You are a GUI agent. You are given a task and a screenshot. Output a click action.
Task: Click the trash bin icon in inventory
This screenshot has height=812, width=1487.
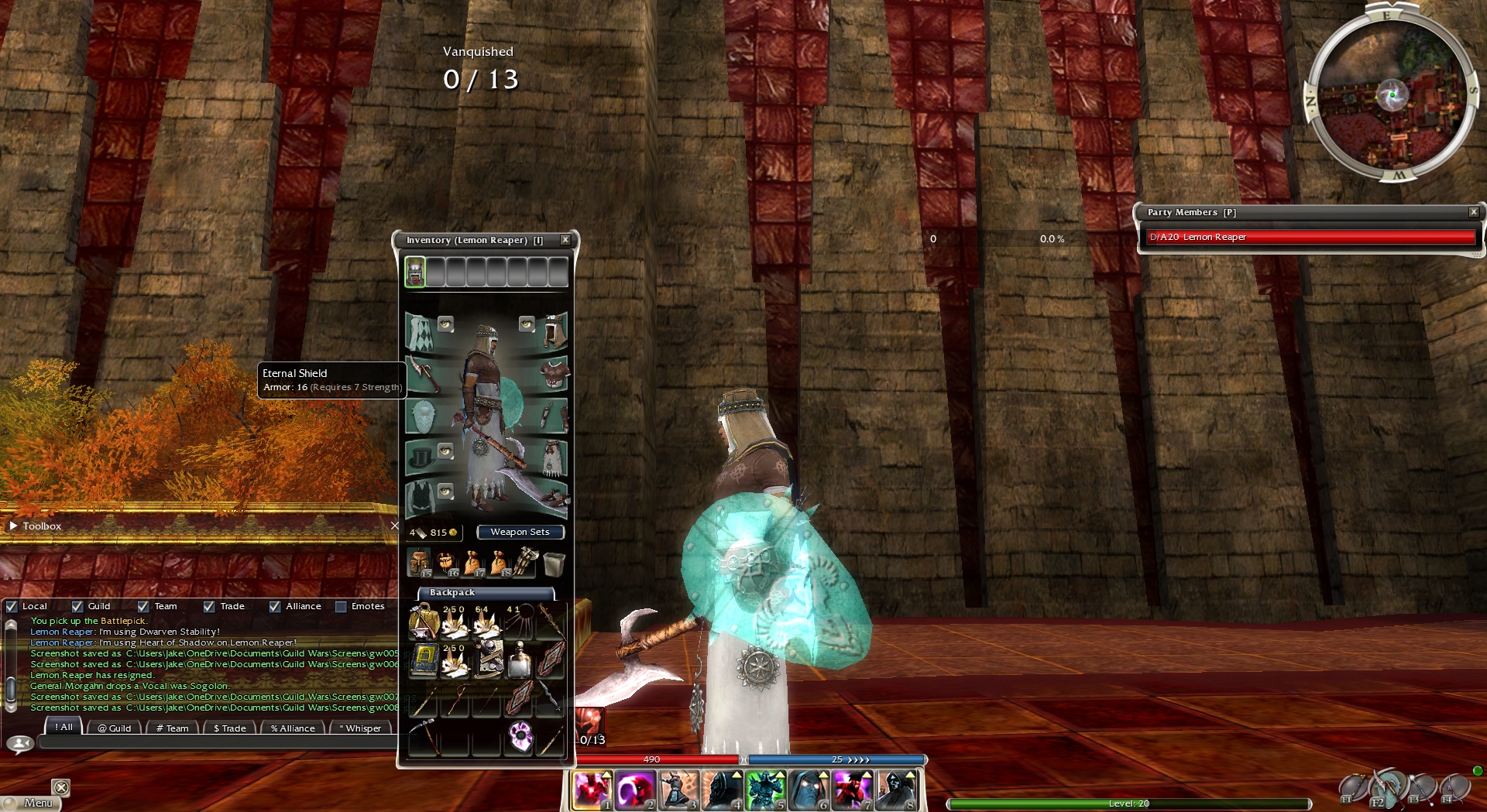[554, 564]
